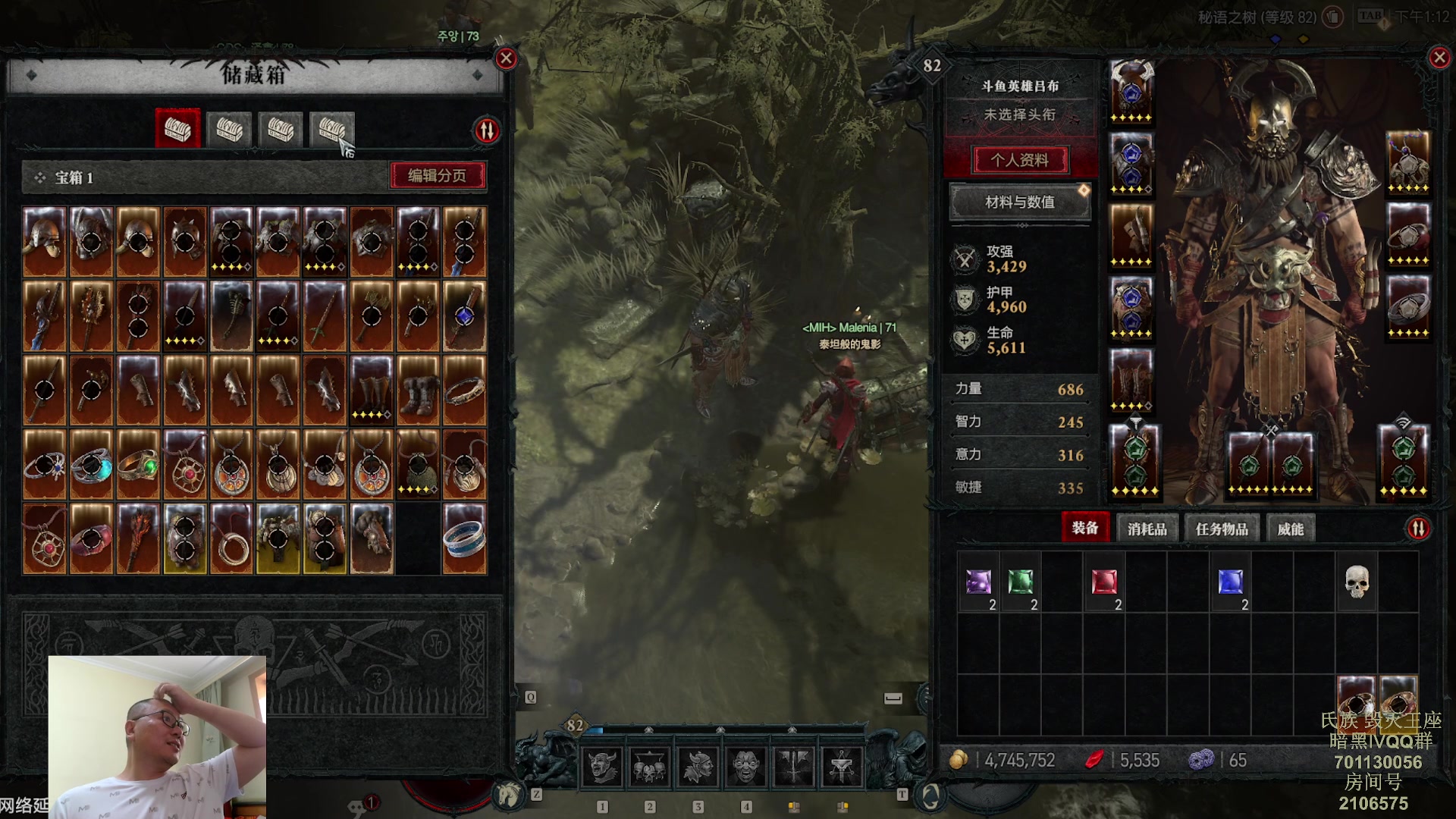Open 材料与数值 stats panel
The image size is (1456, 819).
[x=1020, y=202]
